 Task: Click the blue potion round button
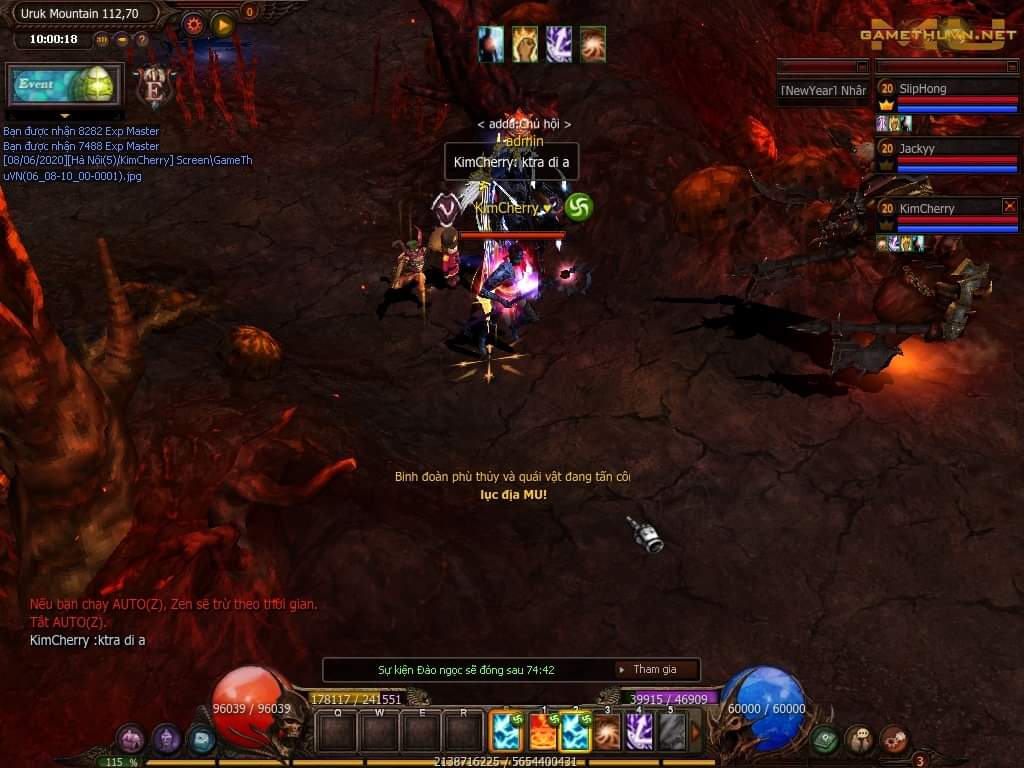[x=200, y=740]
